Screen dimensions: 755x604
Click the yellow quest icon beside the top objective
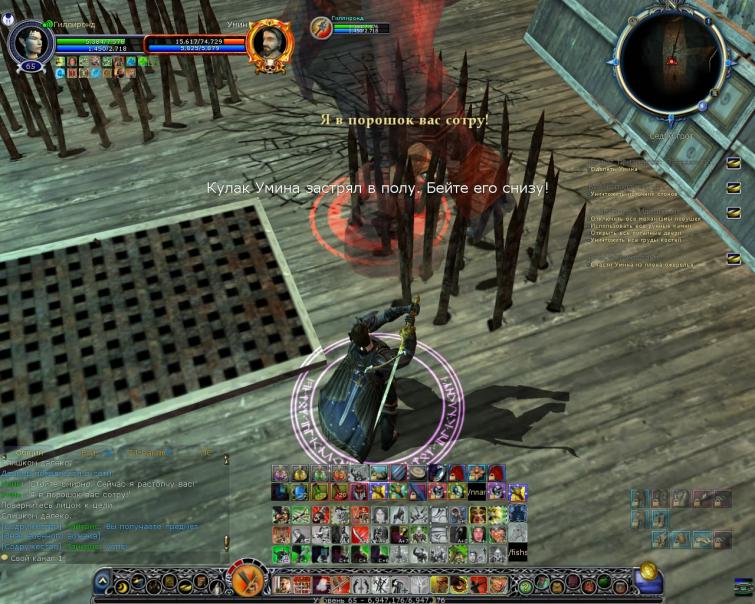734,162
